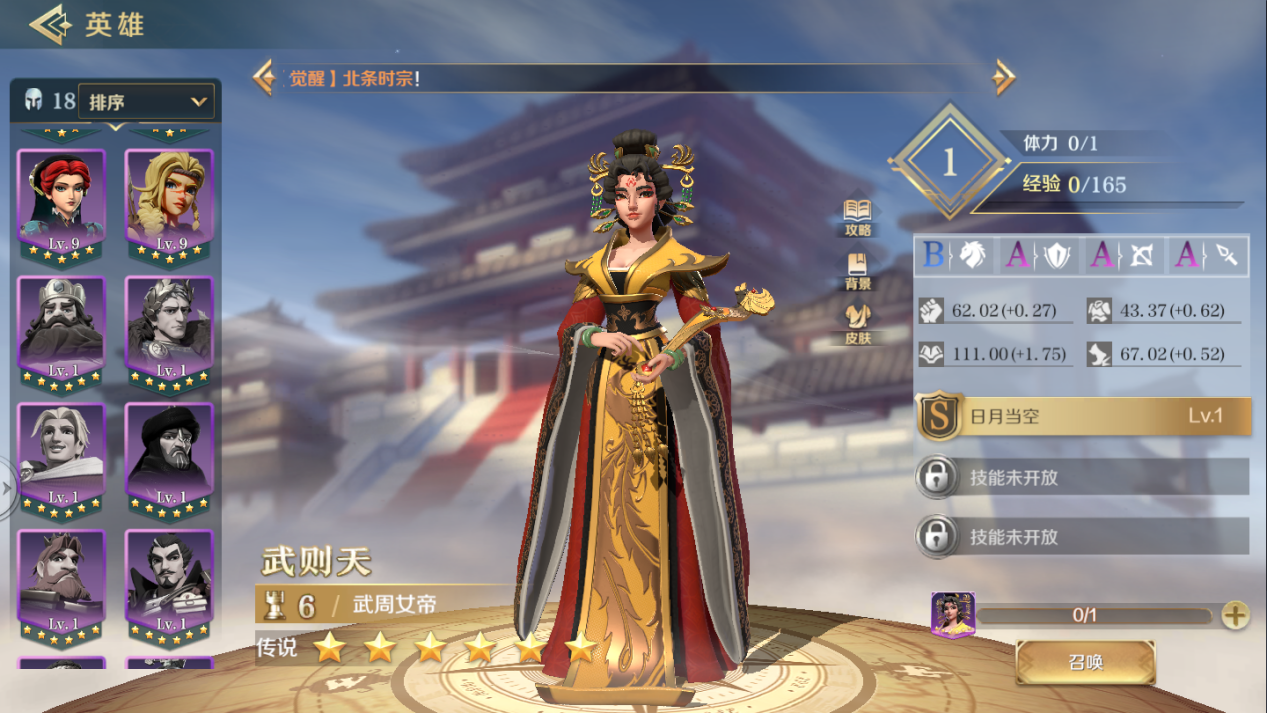Open the 皮肤 skin menu

click(x=857, y=325)
